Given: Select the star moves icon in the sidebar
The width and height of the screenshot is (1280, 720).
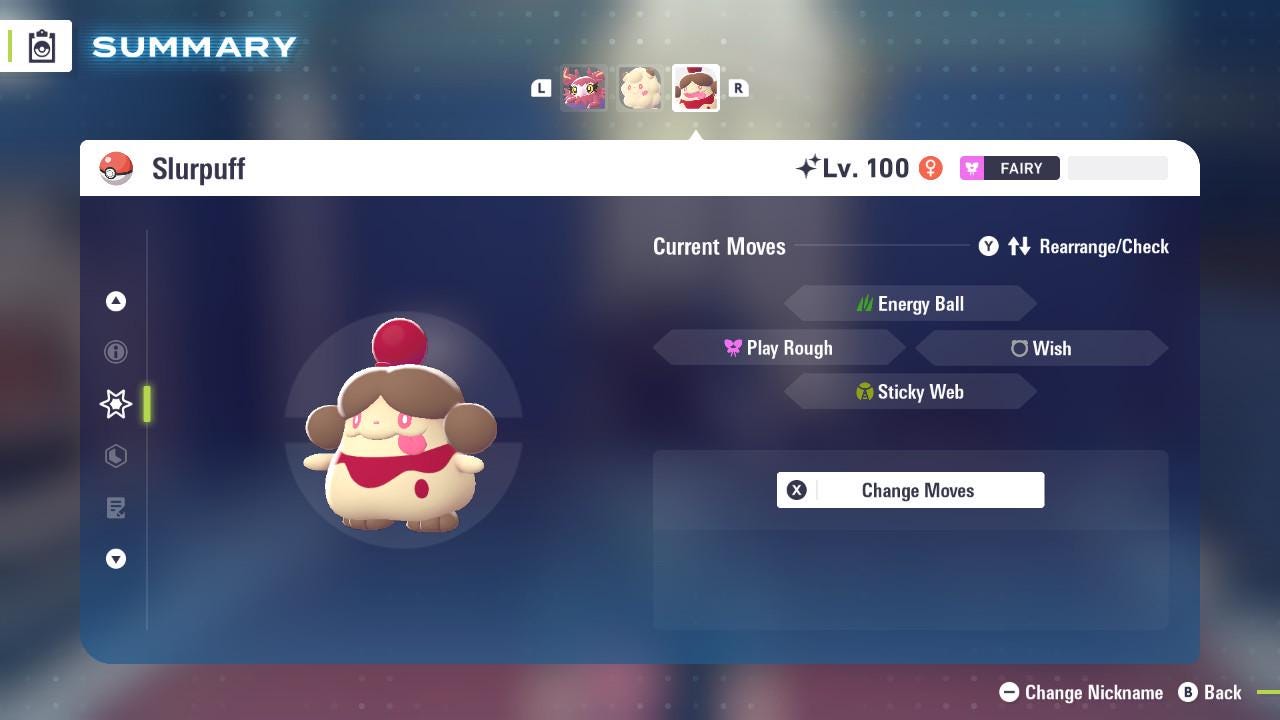Looking at the screenshot, I should point(115,404).
